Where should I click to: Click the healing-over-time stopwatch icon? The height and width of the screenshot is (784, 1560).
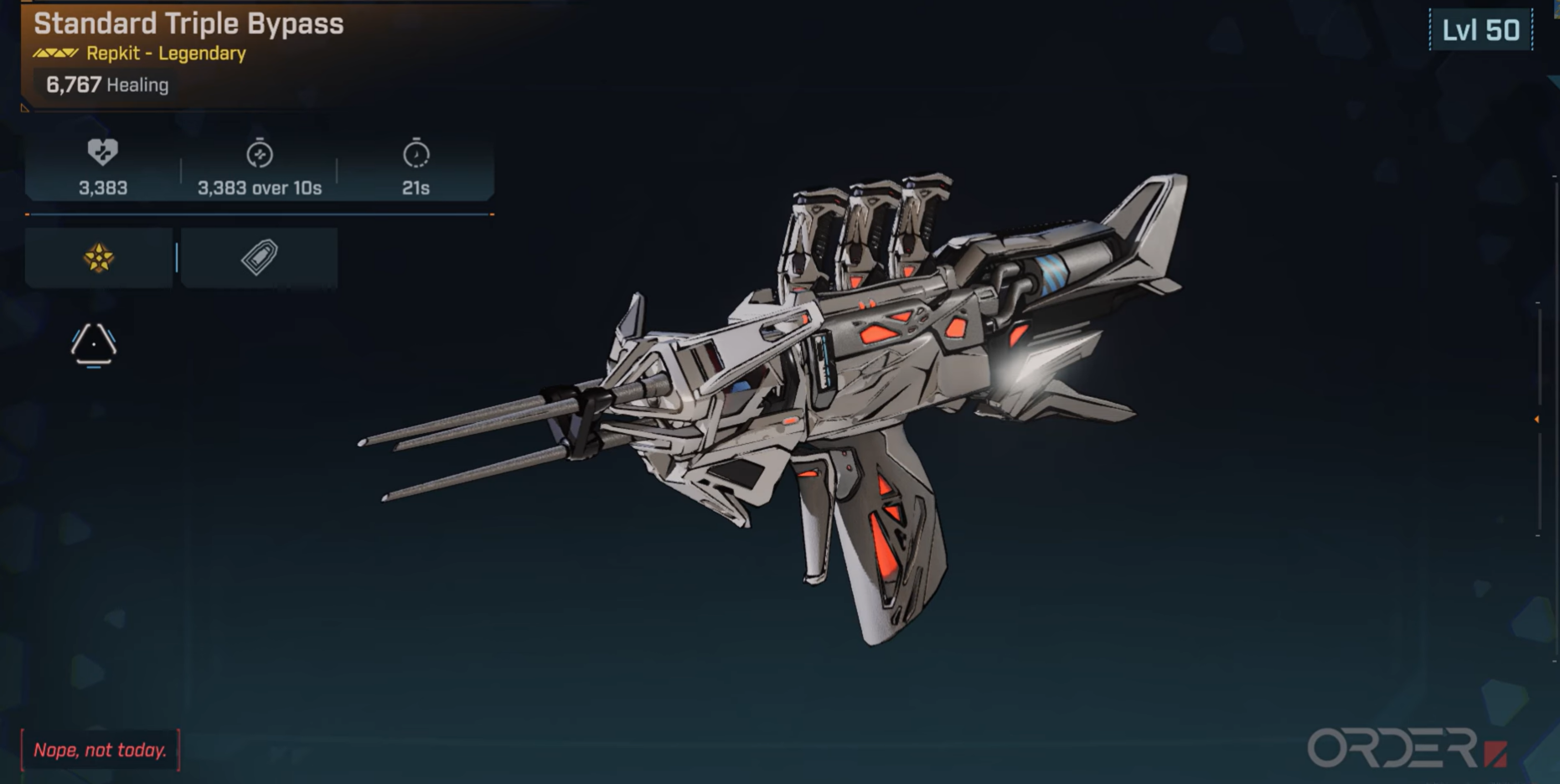[x=260, y=152]
